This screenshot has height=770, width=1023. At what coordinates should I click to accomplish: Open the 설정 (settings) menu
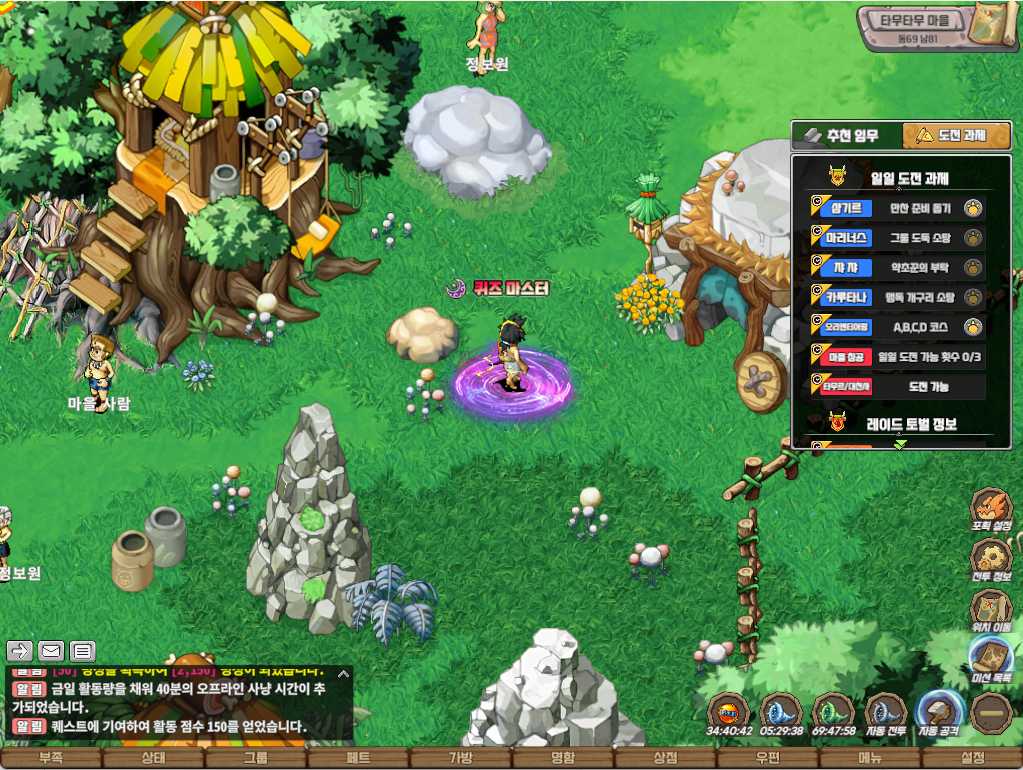click(972, 758)
